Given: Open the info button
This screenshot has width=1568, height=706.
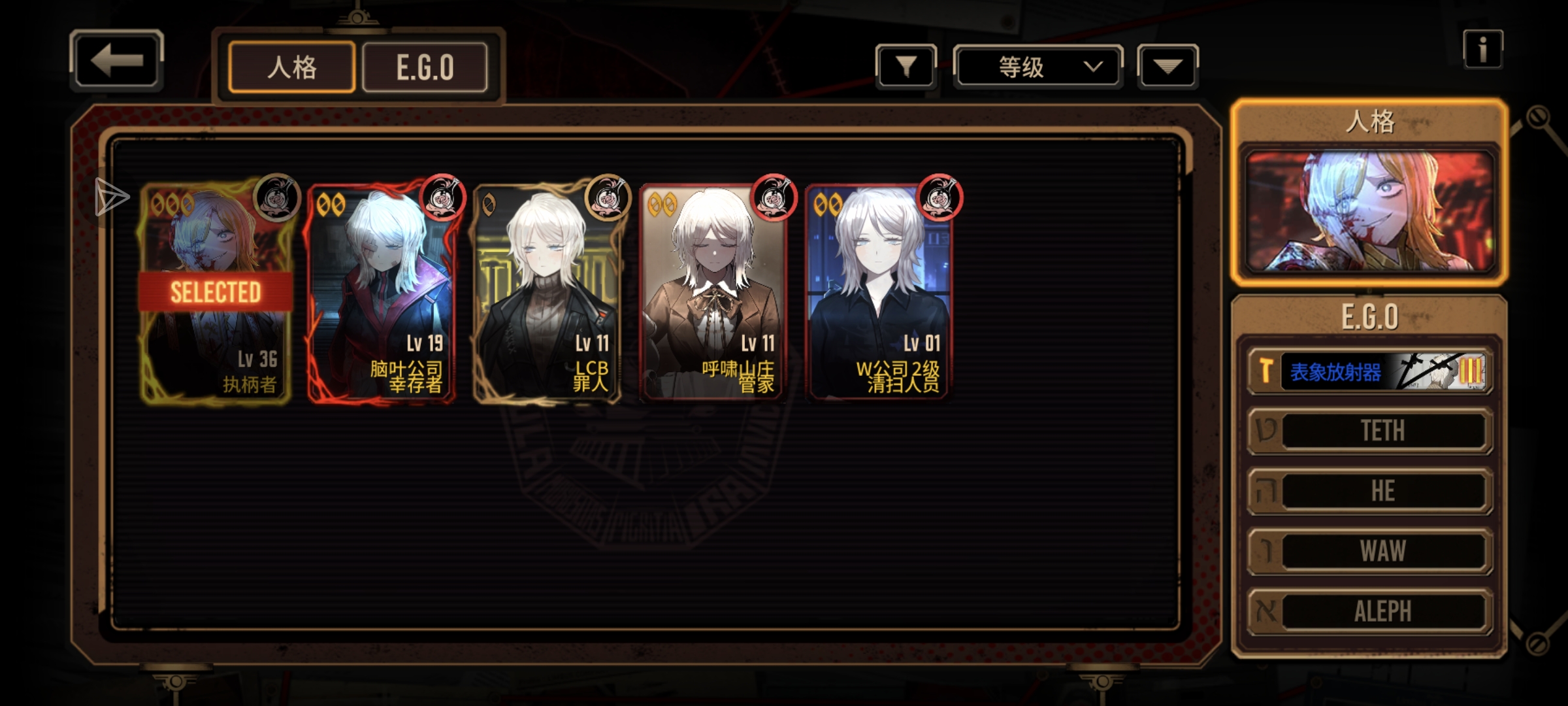Looking at the screenshot, I should tap(1482, 50).
